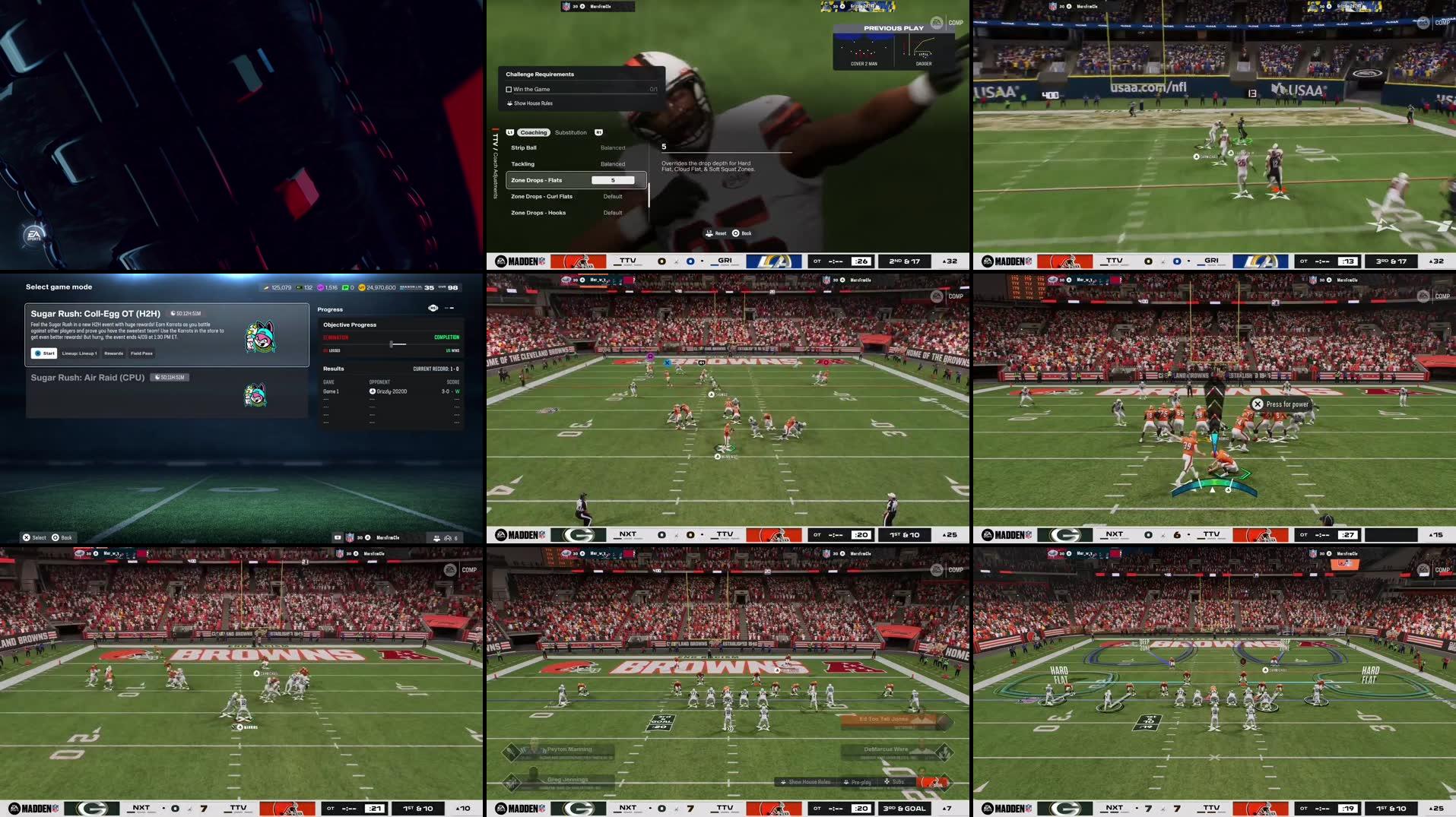Image resolution: width=1456 pixels, height=817 pixels.
Task: Select Sugar Rush: Air Raid (CPU) mode
Action: pos(89,377)
